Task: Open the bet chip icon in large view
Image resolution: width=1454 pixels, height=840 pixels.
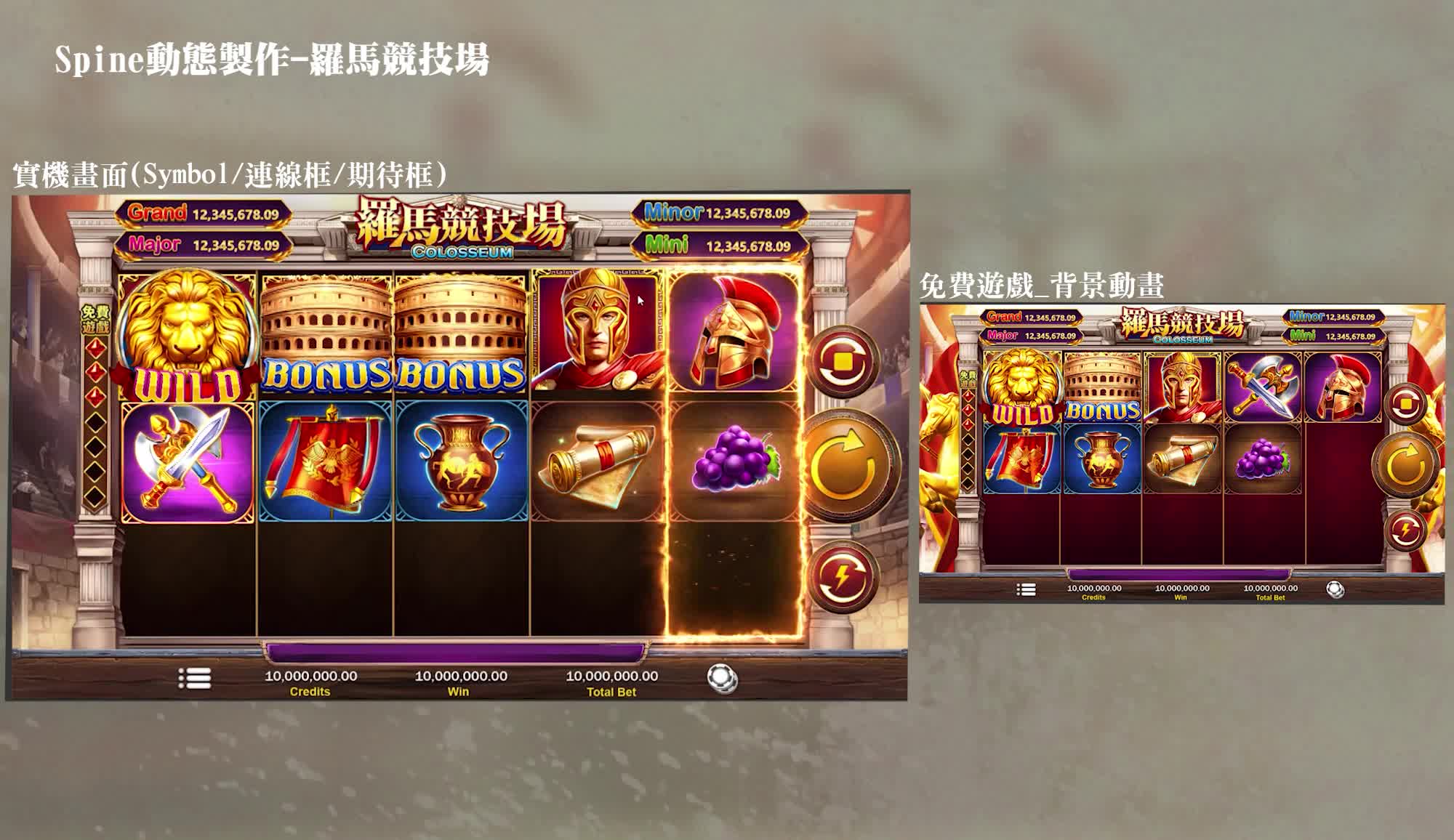Action: tap(722, 679)
